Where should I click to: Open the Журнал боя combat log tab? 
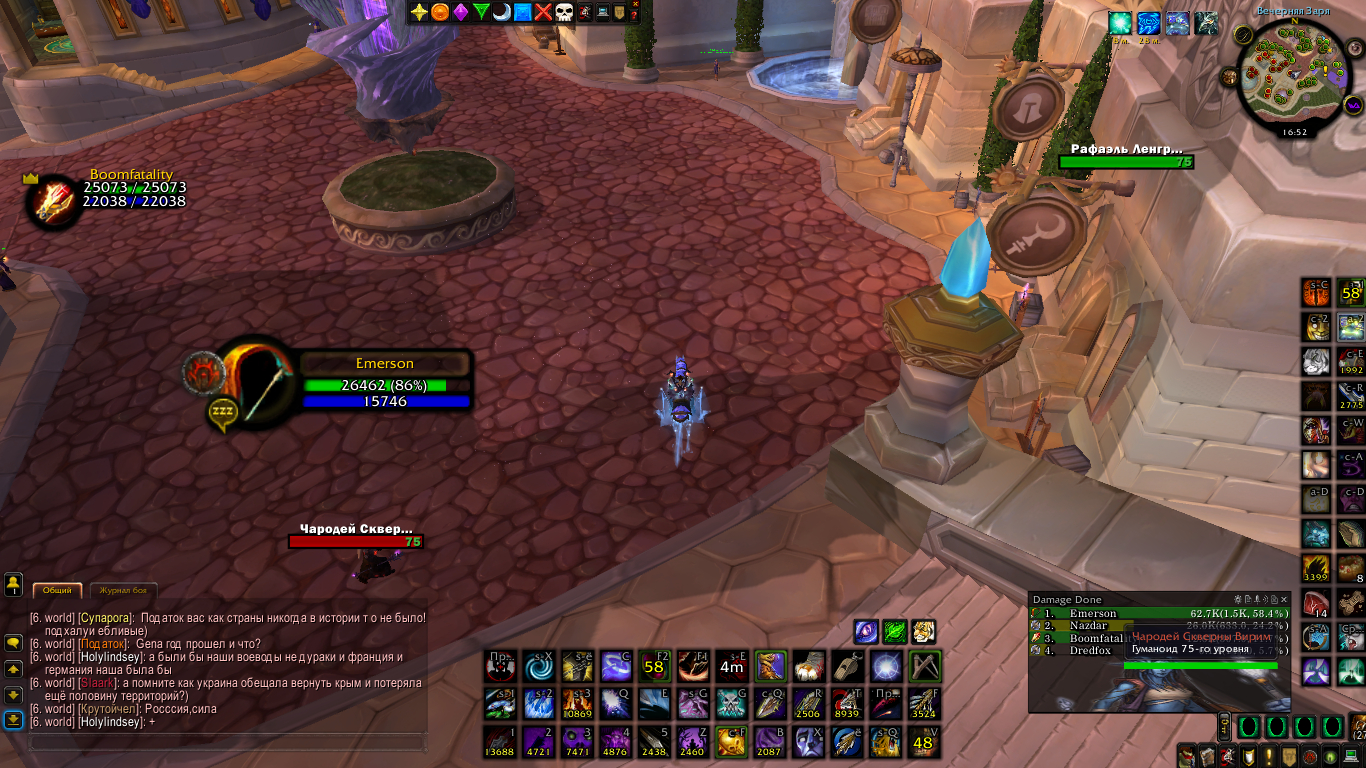(x=124, y=591)
